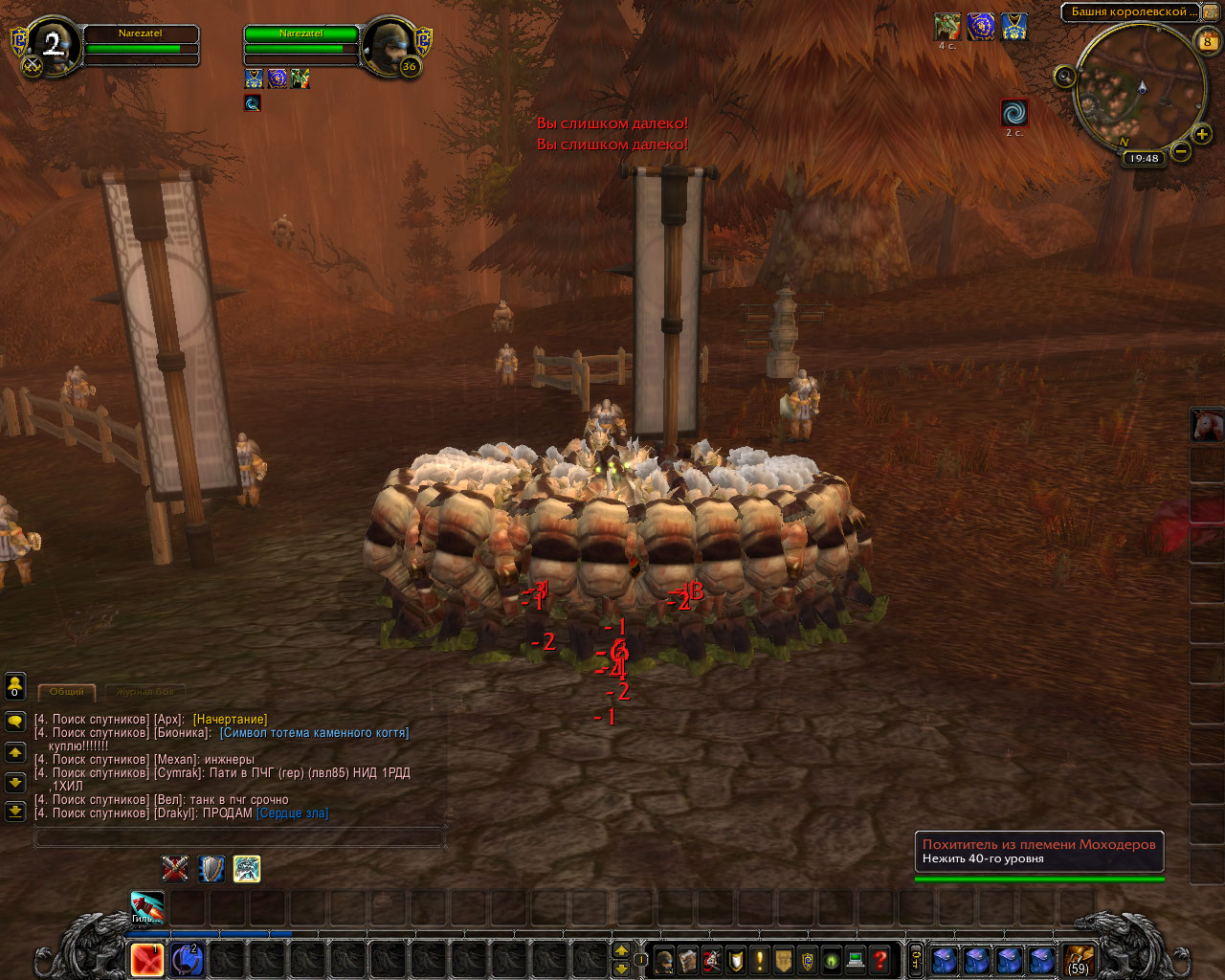The height and width of the screenshot is (980, 1225).
Task: Open the keyring button
Action: 916,960
